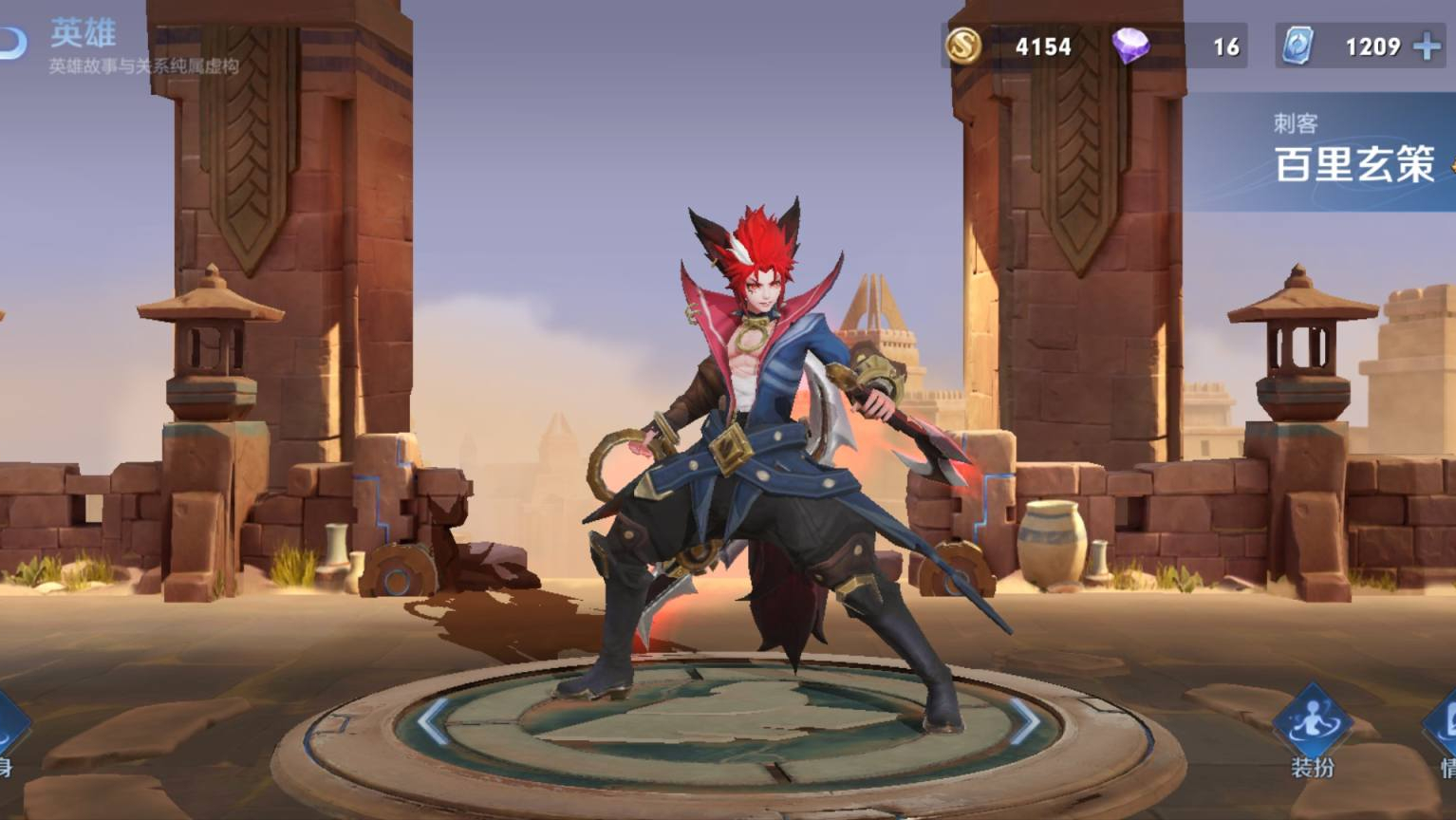Click the purple diamond currency icon

(1130, 46)
